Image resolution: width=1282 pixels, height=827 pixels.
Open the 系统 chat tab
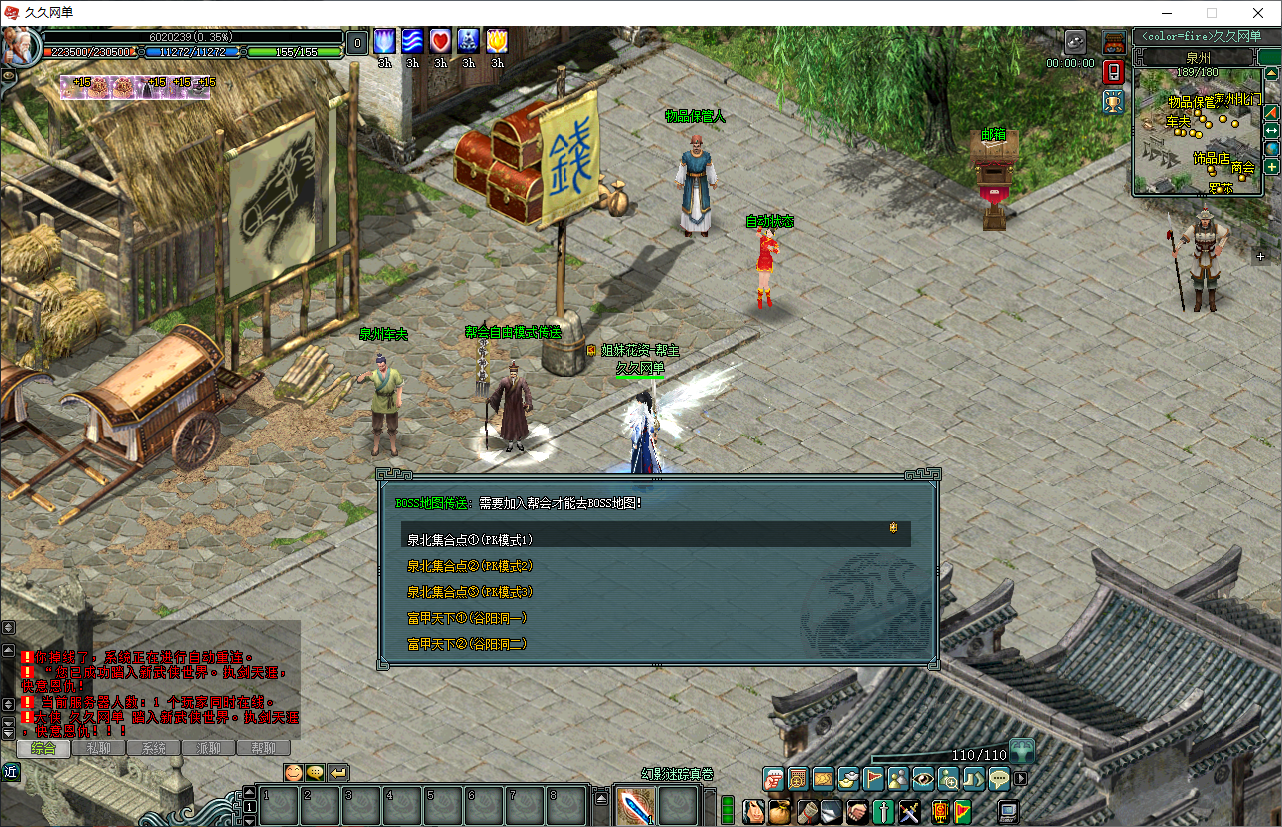coord(153,748)
